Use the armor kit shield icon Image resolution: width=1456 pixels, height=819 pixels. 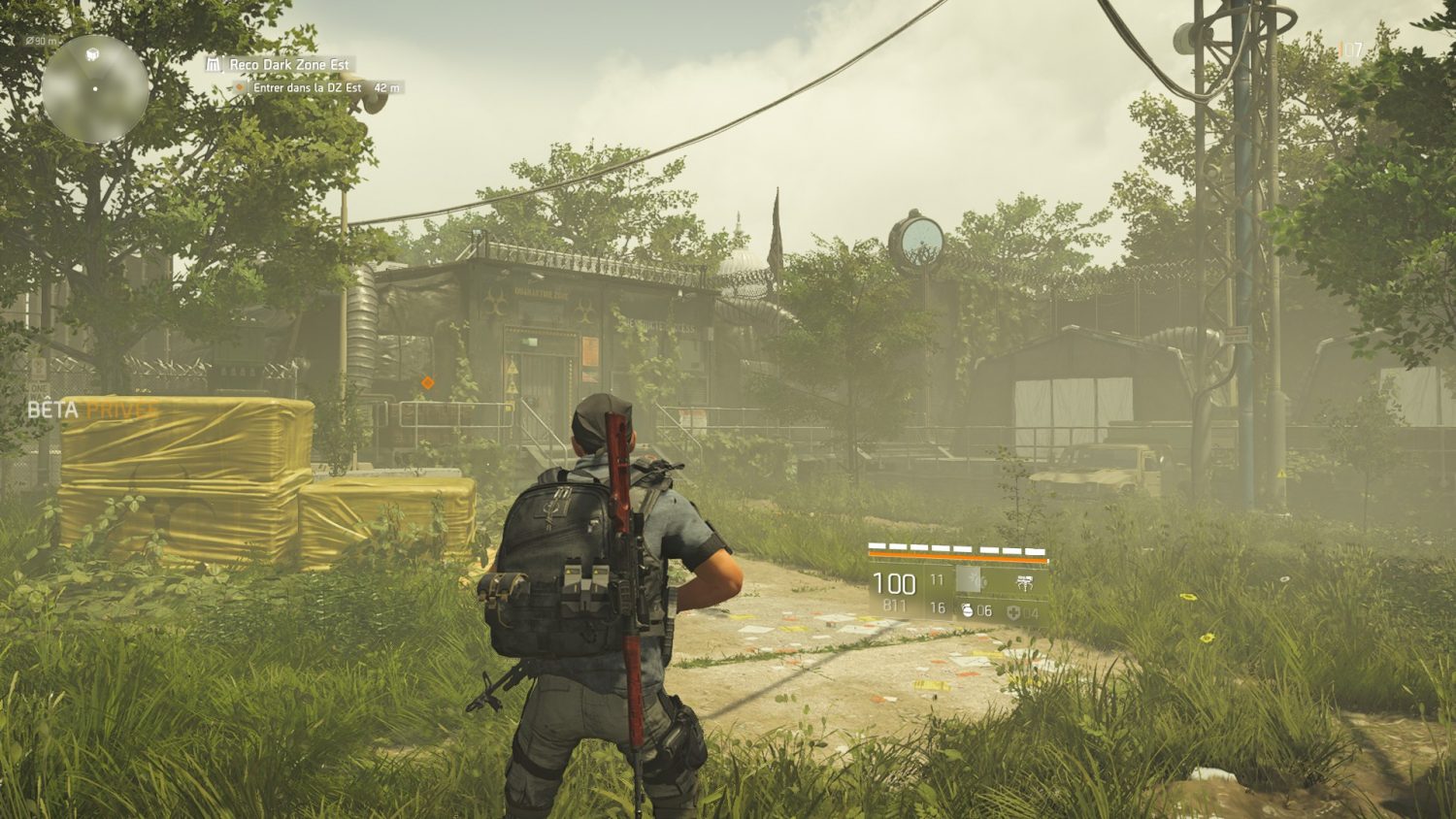point(1013,611)
